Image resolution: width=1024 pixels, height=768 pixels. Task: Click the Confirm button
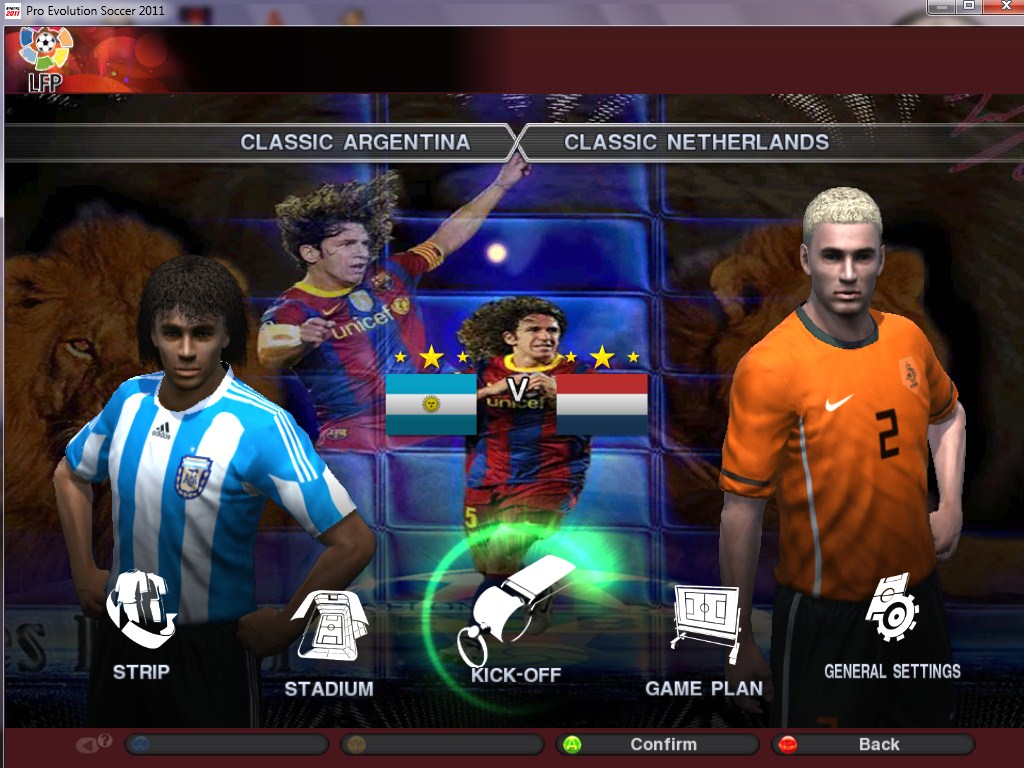(x=657, y=744)
